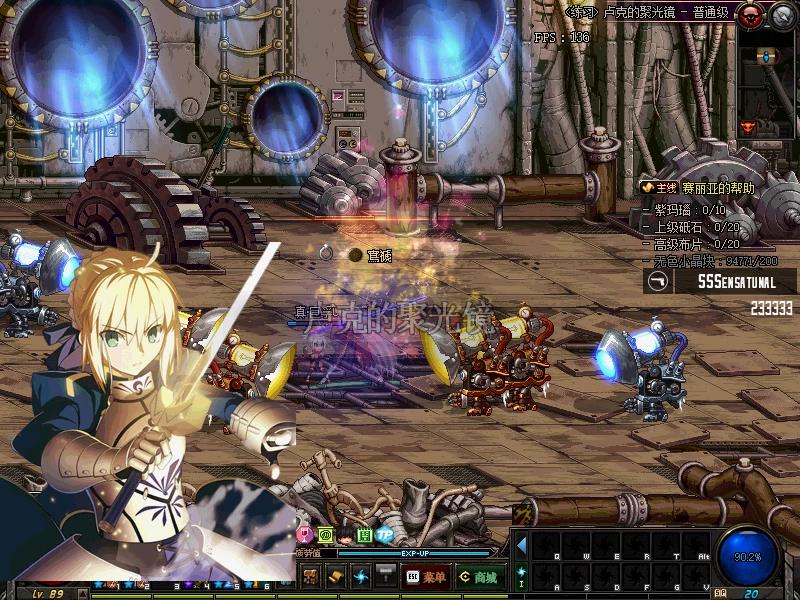Click the red potion buff icon
800x600 pixels.
(x=304, y=536)
